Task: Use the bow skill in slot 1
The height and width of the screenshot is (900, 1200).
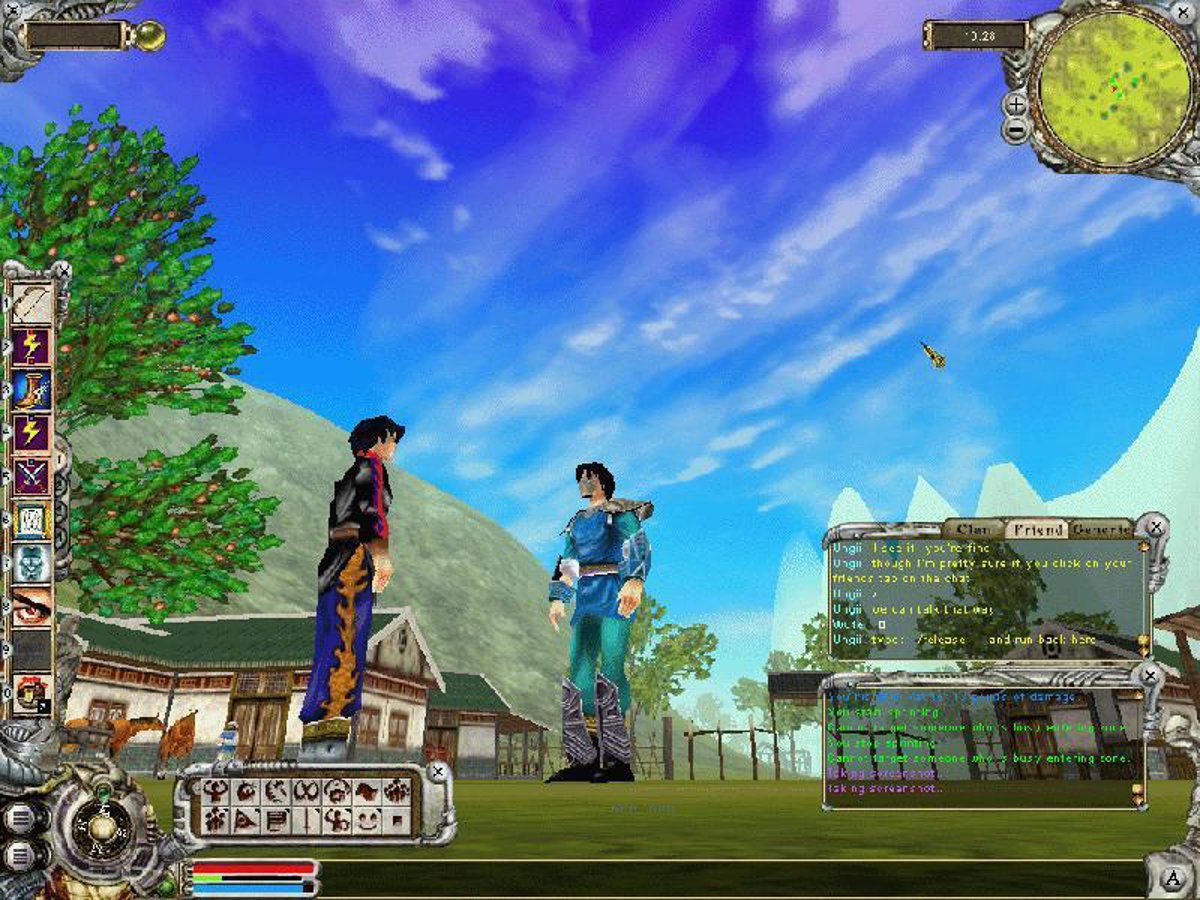Action: tap(32, 303)
